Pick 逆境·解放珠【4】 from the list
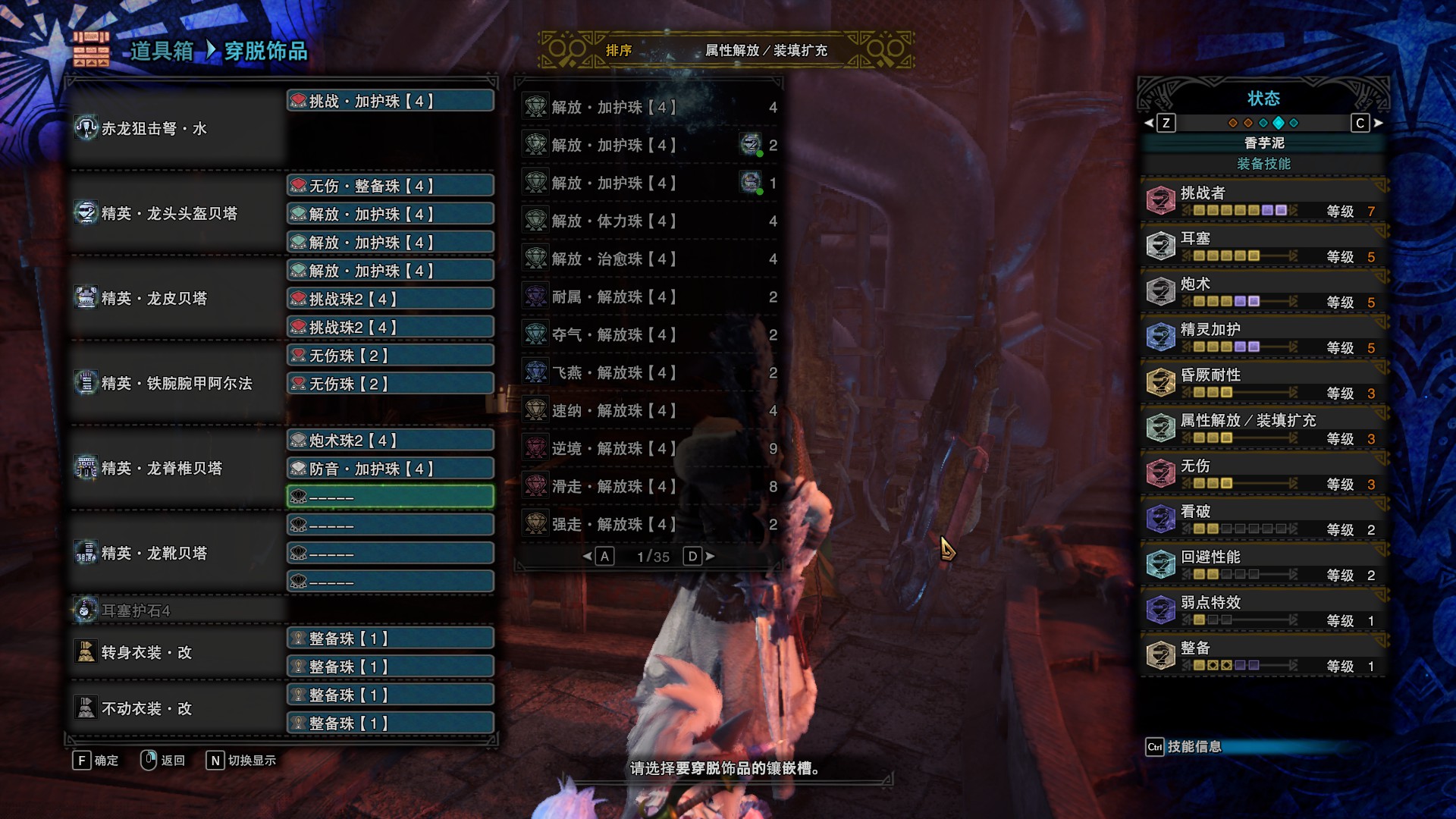Screen dimensions: 1456x819 point(649,449)
